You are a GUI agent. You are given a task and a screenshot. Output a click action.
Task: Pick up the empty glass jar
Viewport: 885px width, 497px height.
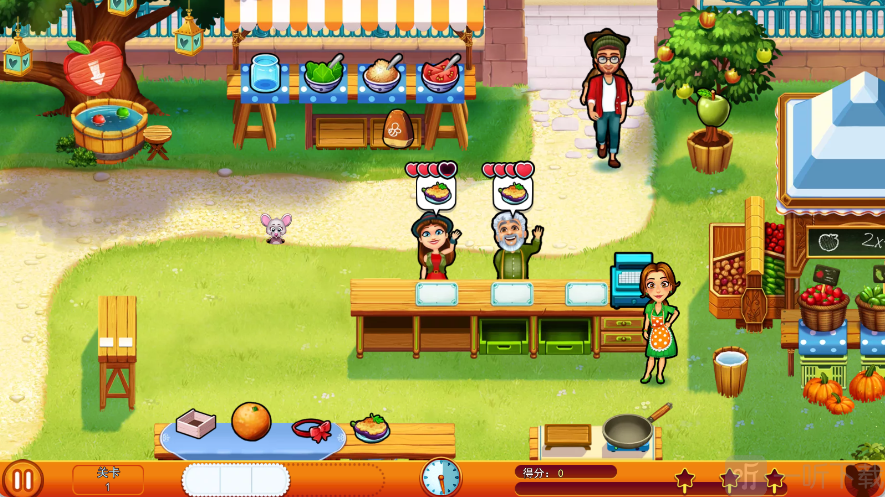click(265, 73)
